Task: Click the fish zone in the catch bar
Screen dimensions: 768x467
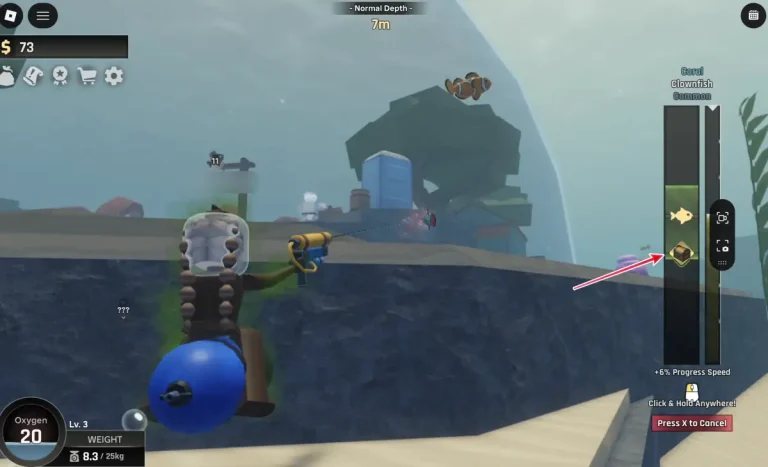Action: tap(682, 215)
